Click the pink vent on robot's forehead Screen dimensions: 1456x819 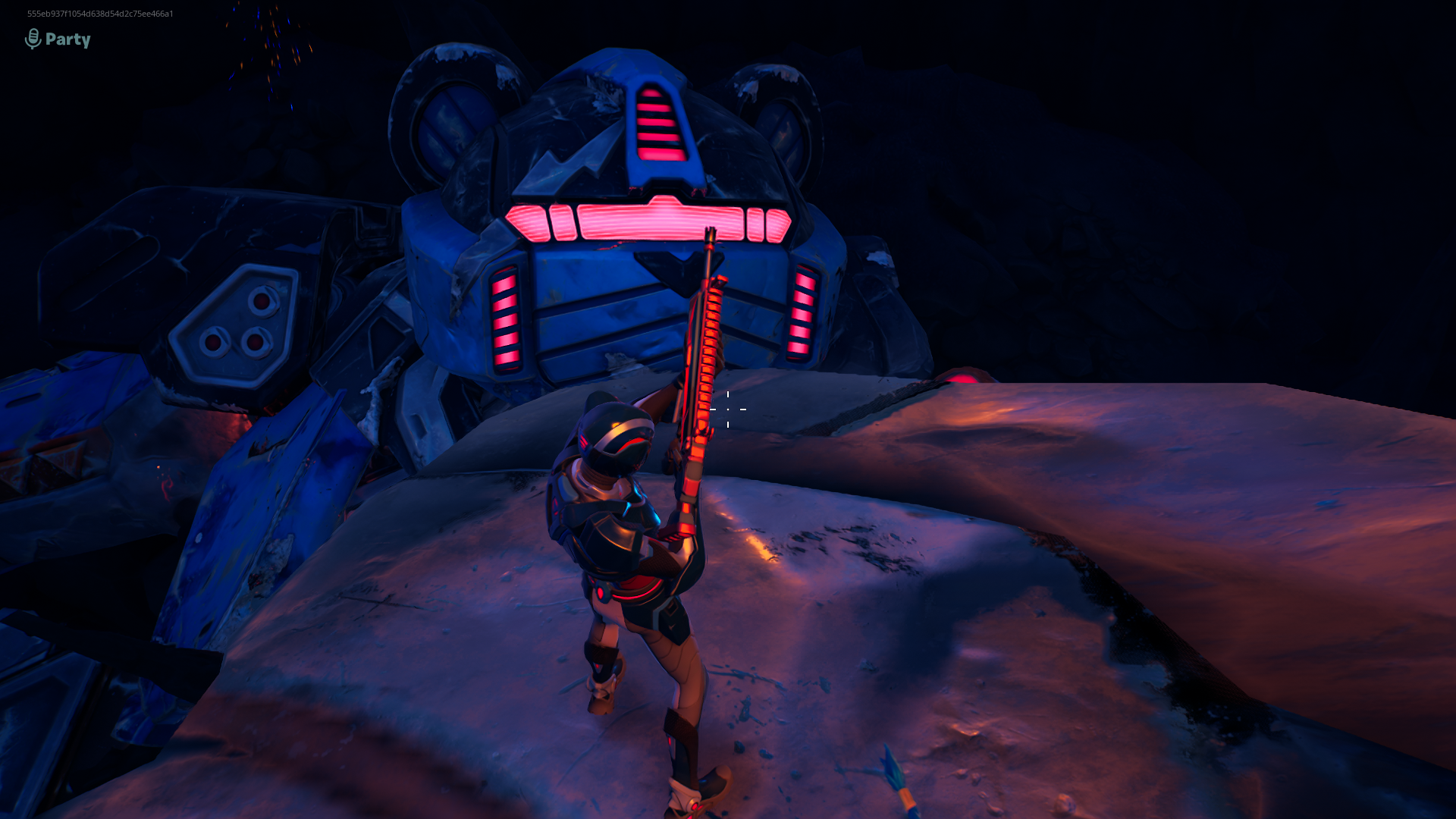[x=659, y=121]
